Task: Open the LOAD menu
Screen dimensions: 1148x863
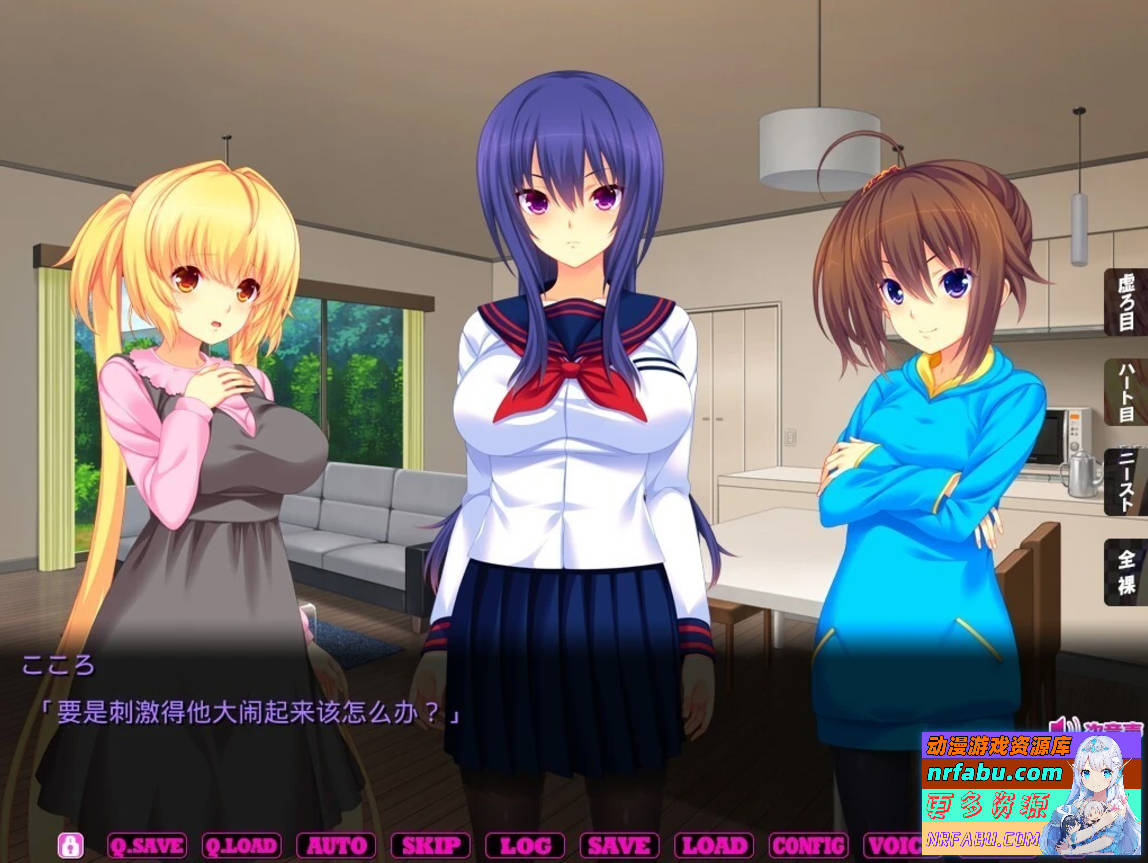Action: tap(714, 845)
